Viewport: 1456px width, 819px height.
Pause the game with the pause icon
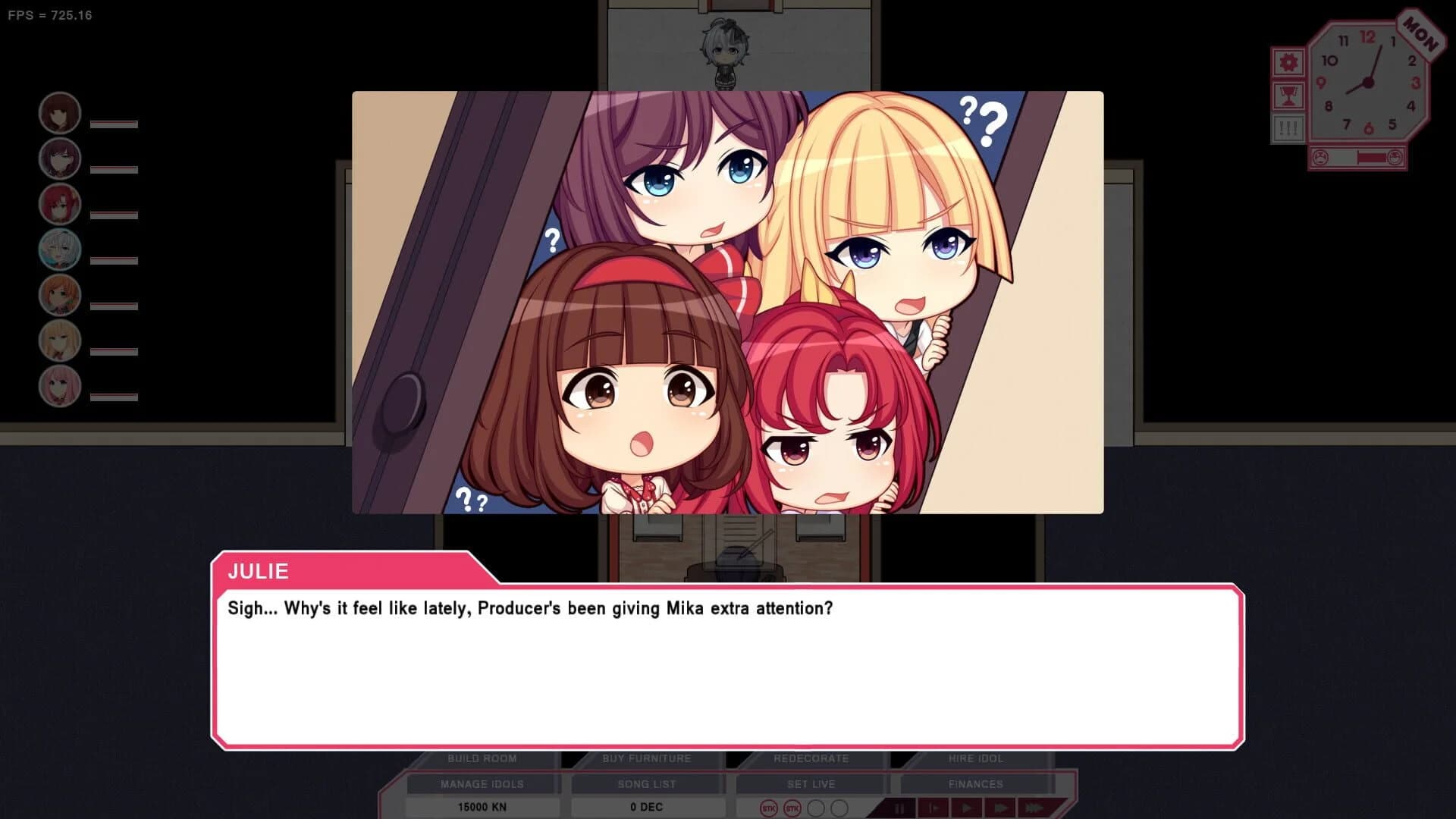click(899, 808)
